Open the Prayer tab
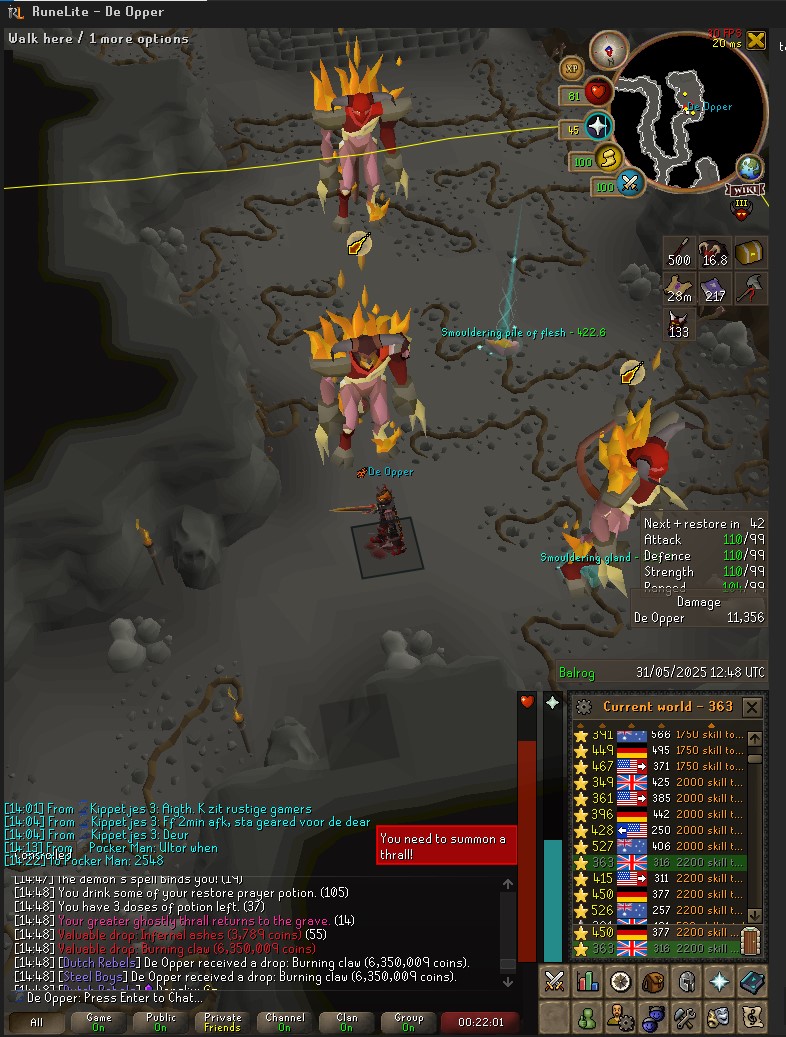The width and height of the screenshot is (786, 1037). pyautogui.click(x=719, y=982)
